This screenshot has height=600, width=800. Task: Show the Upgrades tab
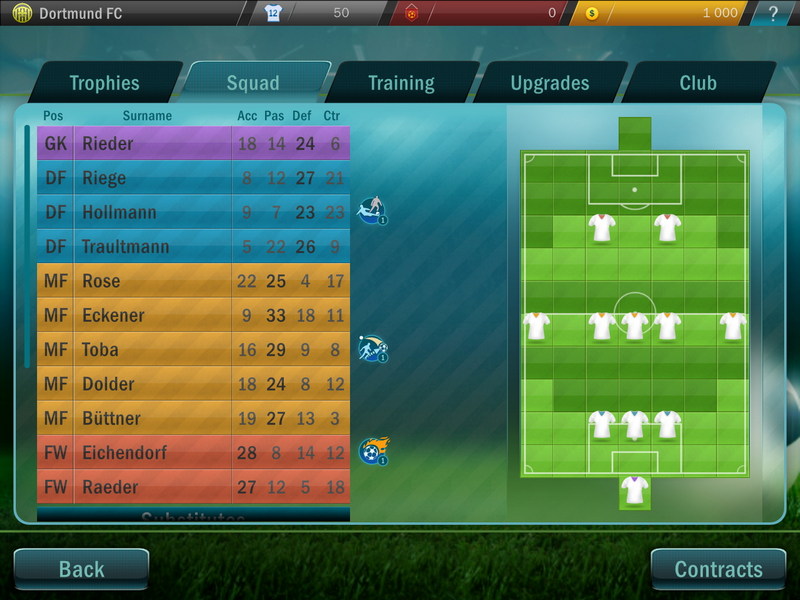549,83
